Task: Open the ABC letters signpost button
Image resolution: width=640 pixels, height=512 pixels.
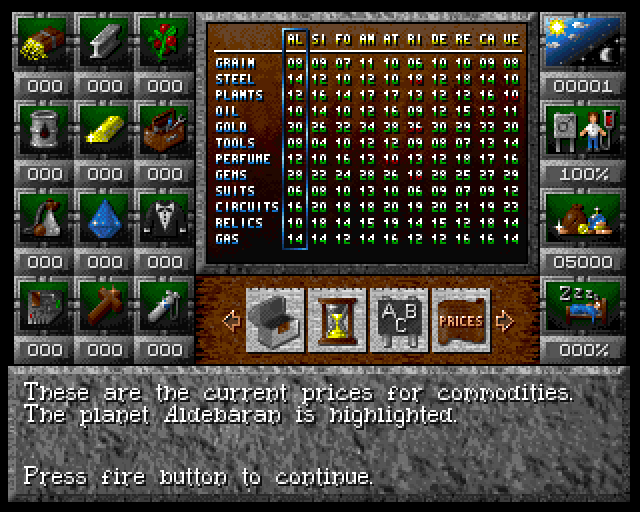Action: pos(399,320)
